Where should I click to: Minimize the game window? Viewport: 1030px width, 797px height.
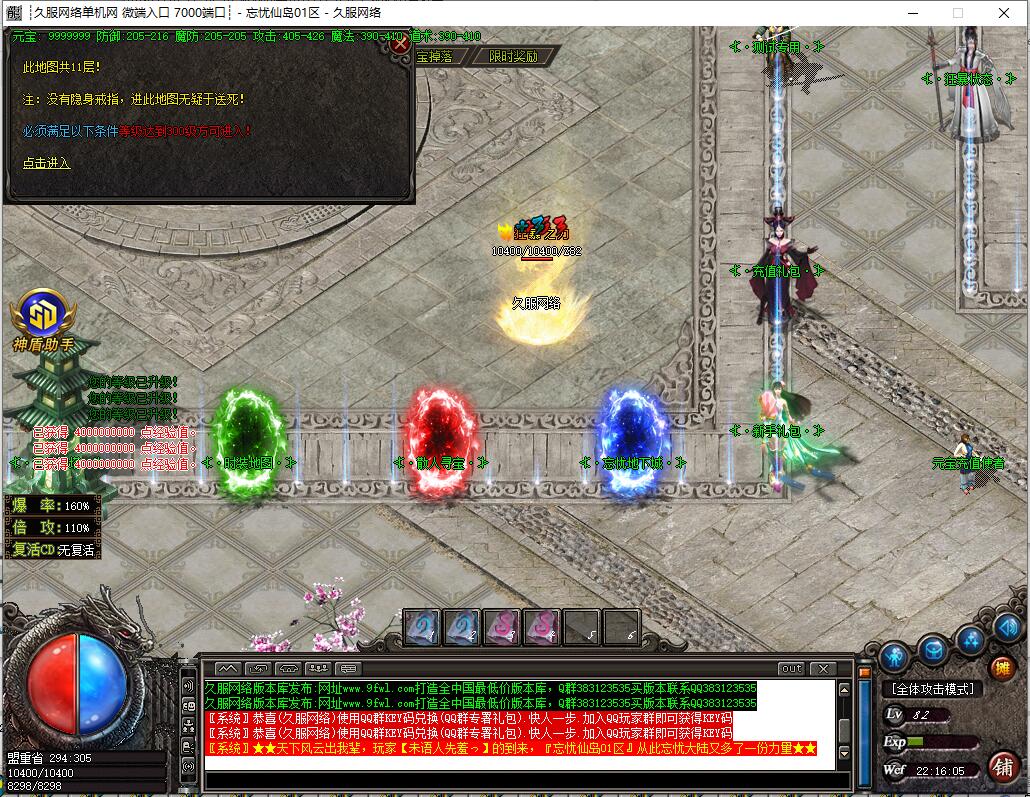[x=912, y=13]
